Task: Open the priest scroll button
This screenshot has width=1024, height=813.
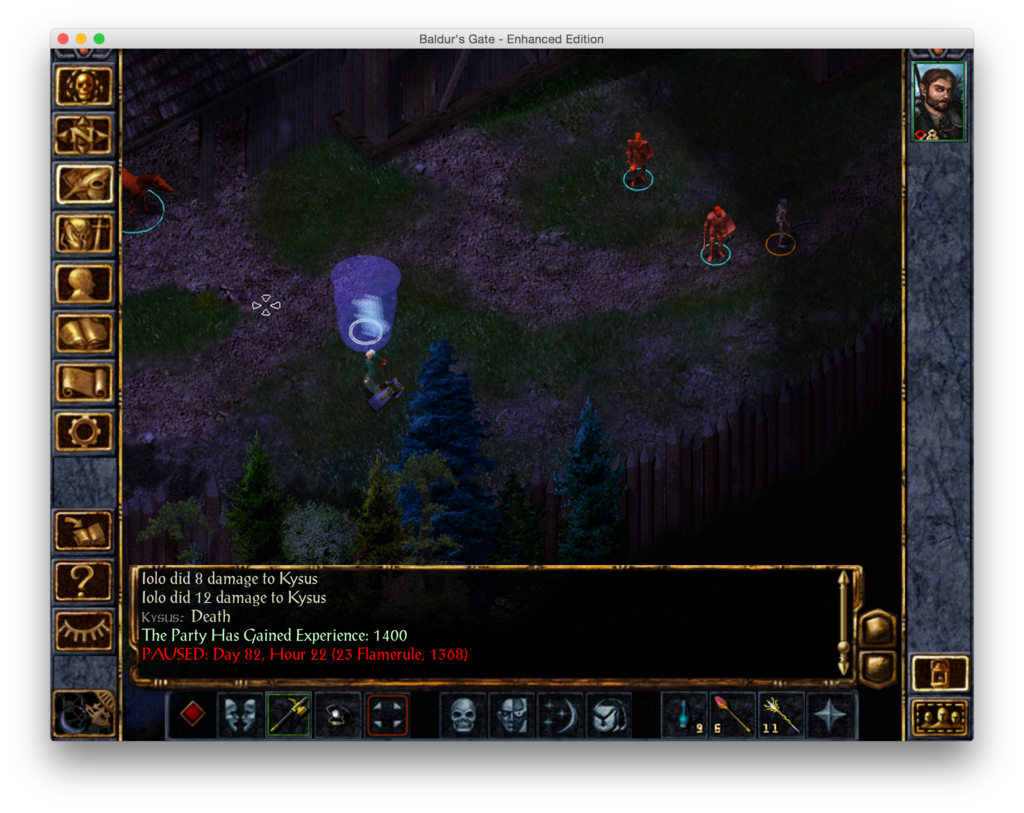Action: (x=83, y=382)
